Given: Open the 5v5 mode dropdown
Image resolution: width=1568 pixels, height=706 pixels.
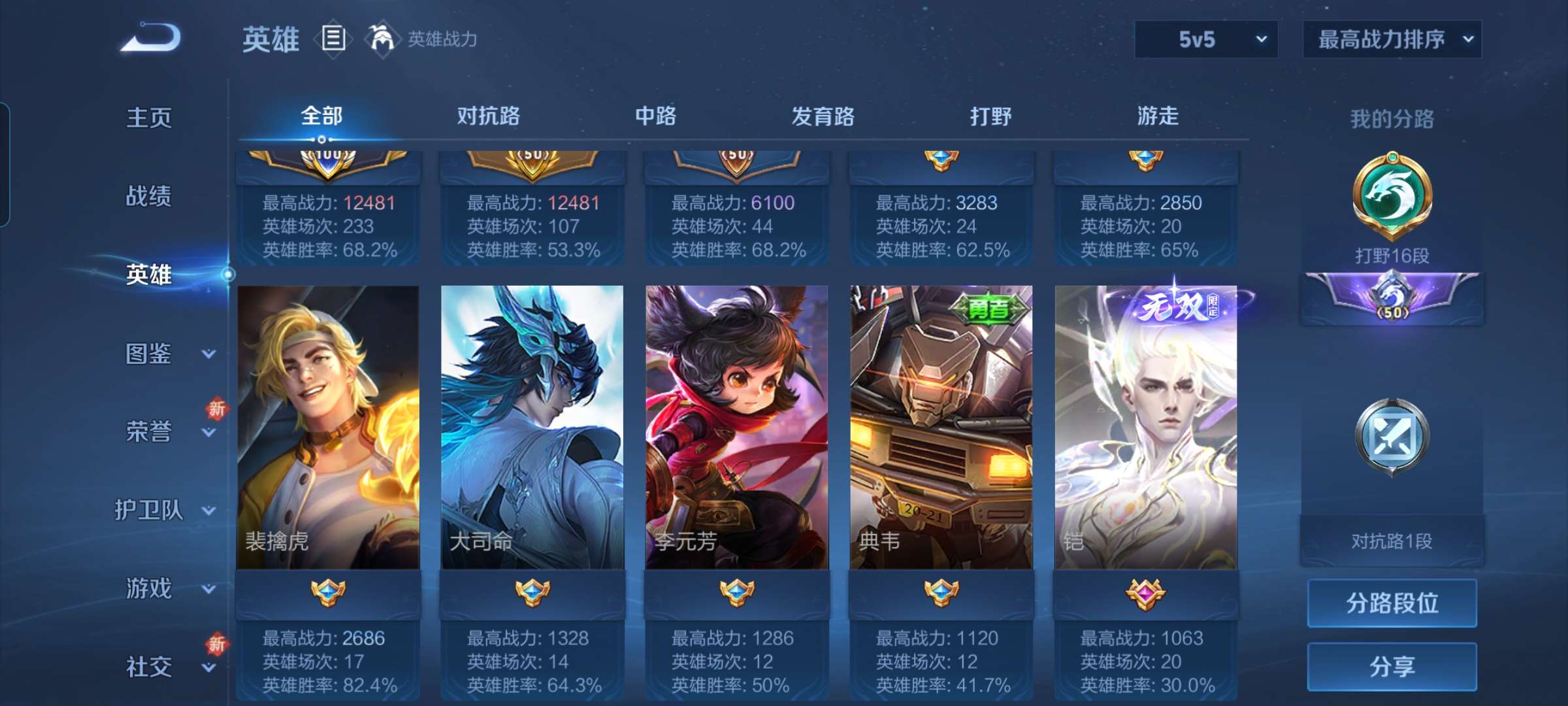Looking at the screenshot, I should [1206, 39].
